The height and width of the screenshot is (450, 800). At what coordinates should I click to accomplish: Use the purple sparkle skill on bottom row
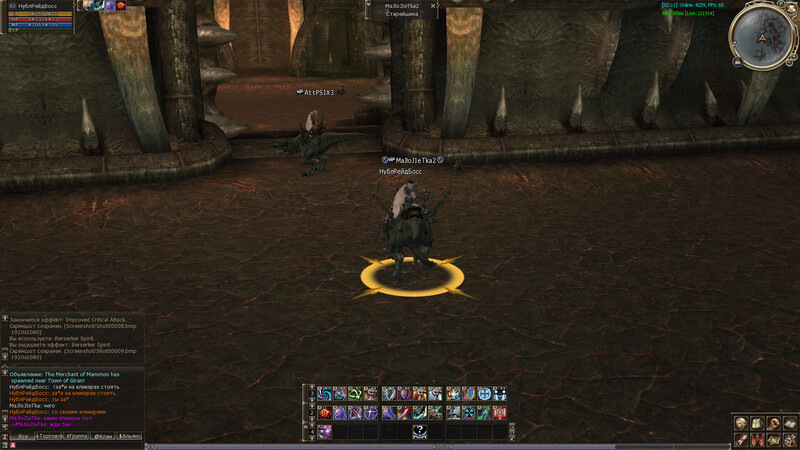pos(325,431)
